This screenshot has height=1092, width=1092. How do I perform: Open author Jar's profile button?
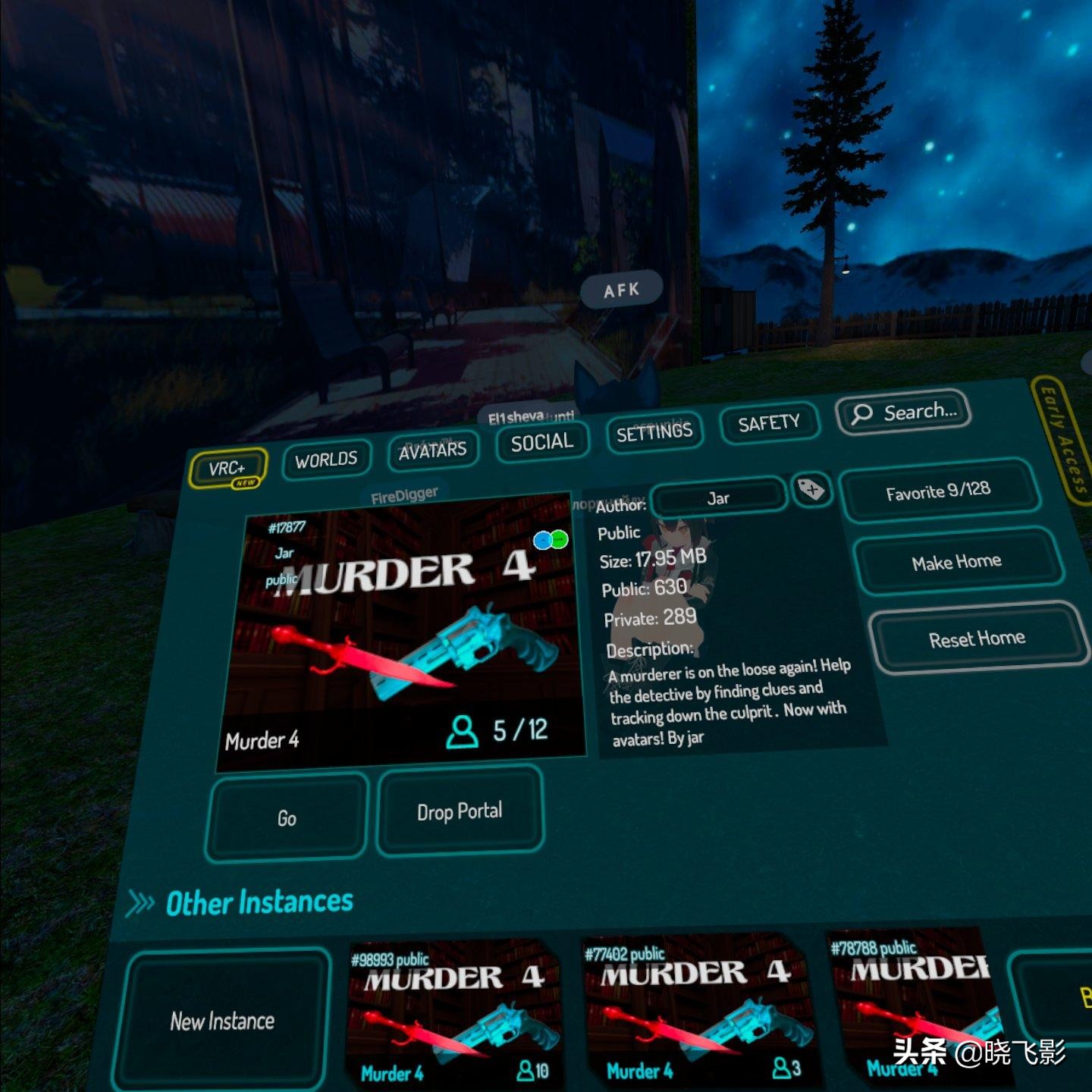tap(718, 498)
